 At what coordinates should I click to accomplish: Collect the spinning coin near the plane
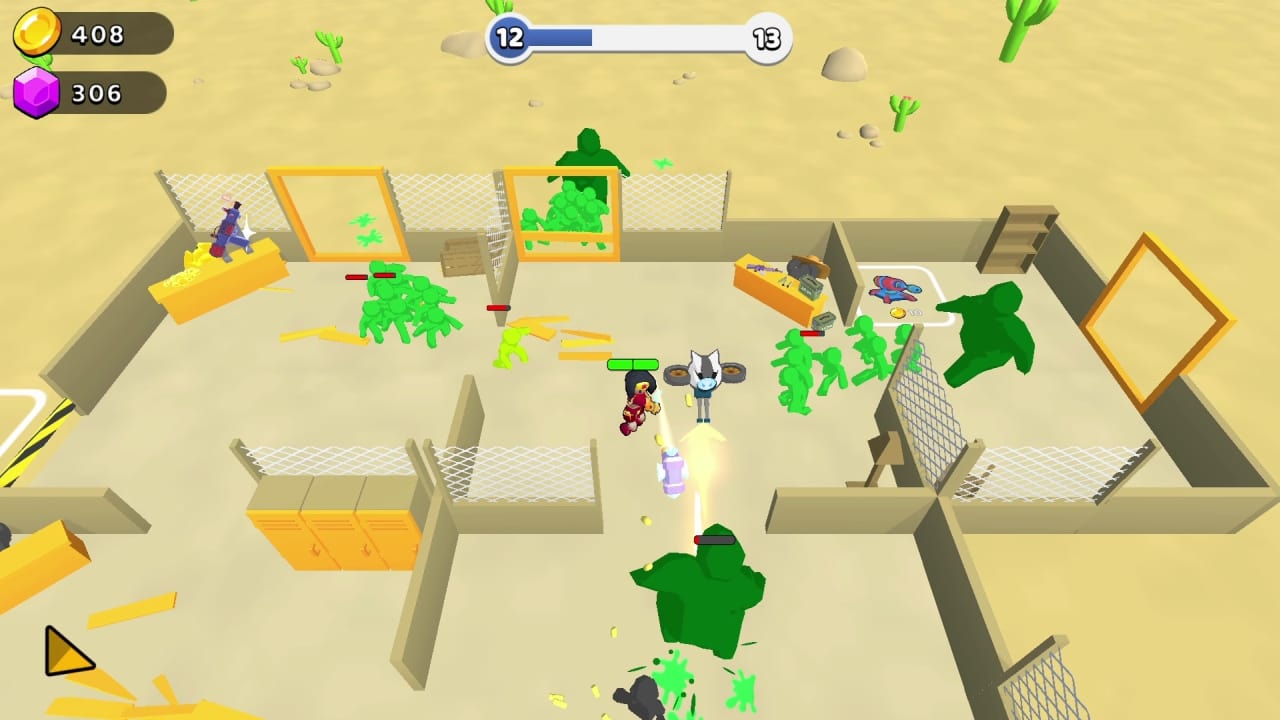tap(898, 313)
